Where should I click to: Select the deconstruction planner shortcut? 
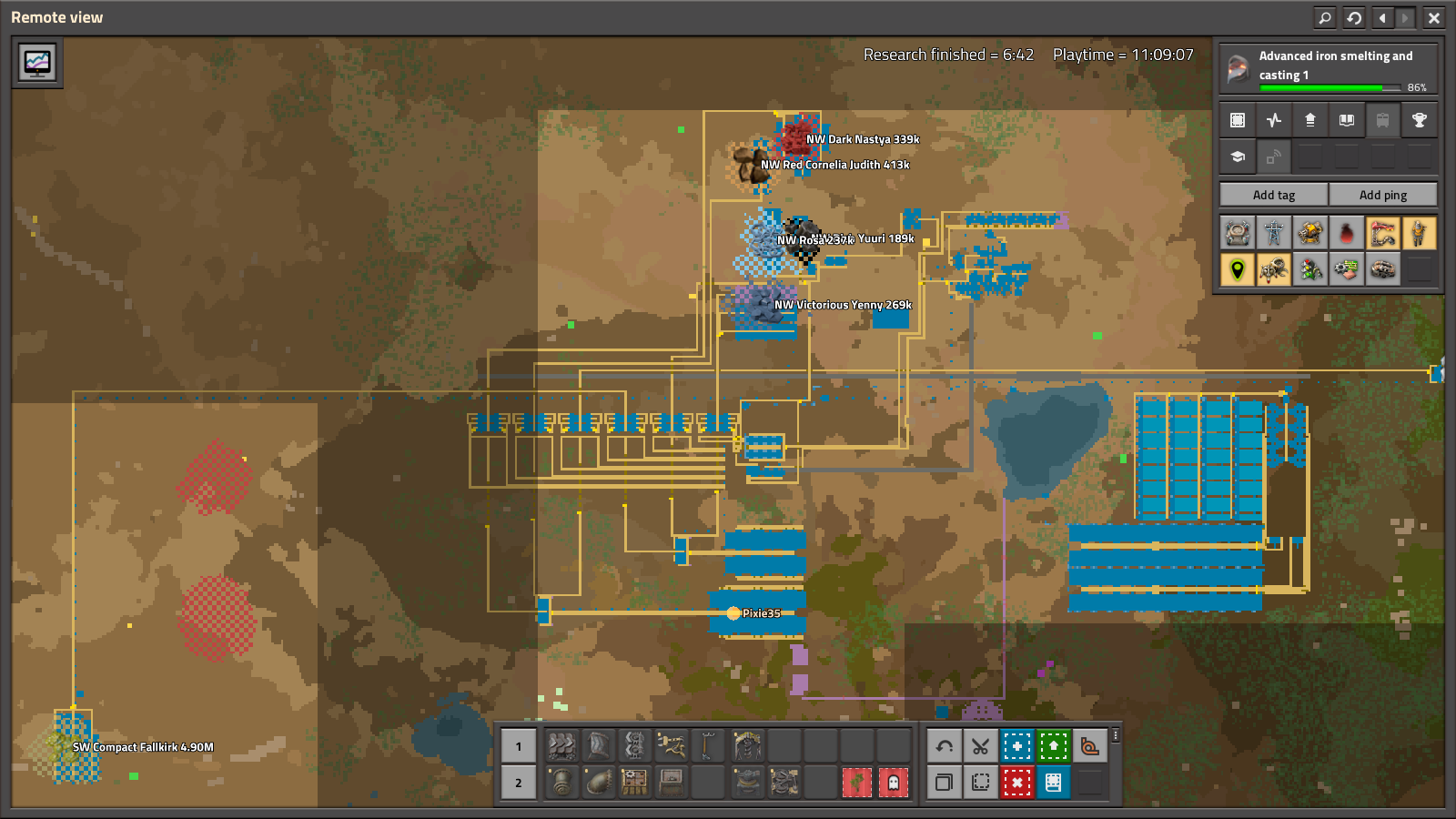(x=1017, y=782)
